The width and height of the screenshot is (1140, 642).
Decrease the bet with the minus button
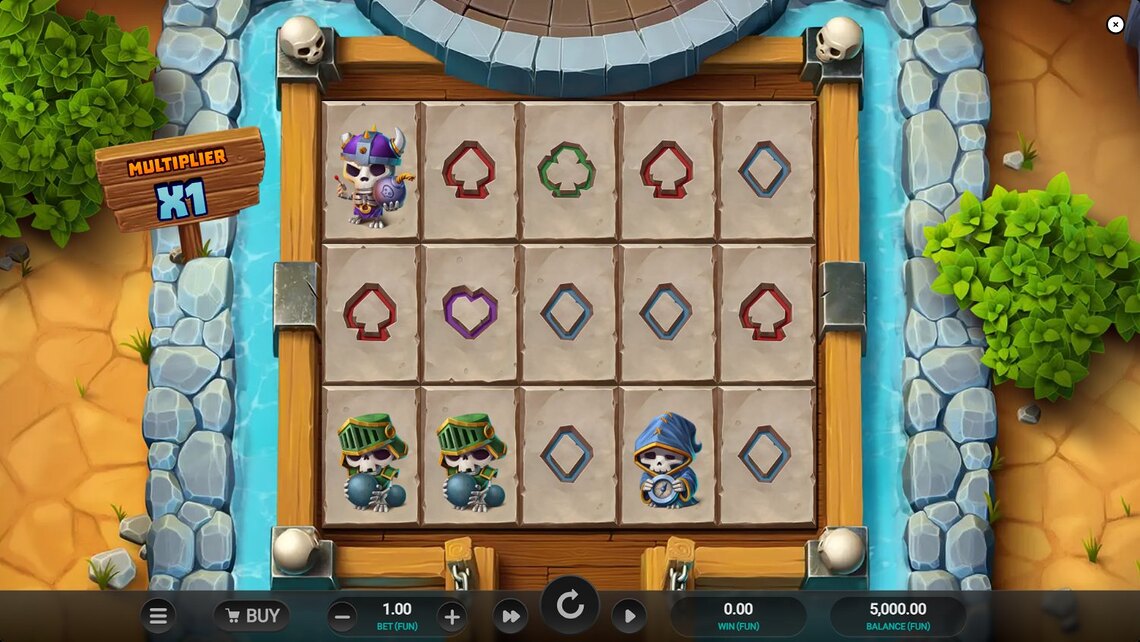coord(342,616)
